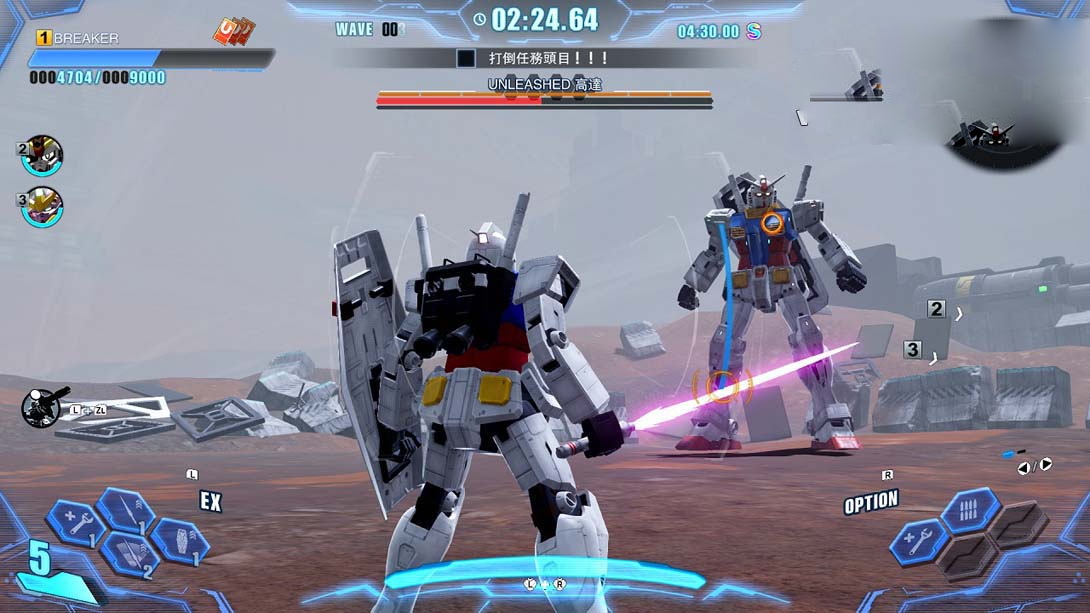Image resolution: width=1090 pixels, height=613 pixels.
Task: Select teammate 2 portrait icon
Action: click(42, 155)
